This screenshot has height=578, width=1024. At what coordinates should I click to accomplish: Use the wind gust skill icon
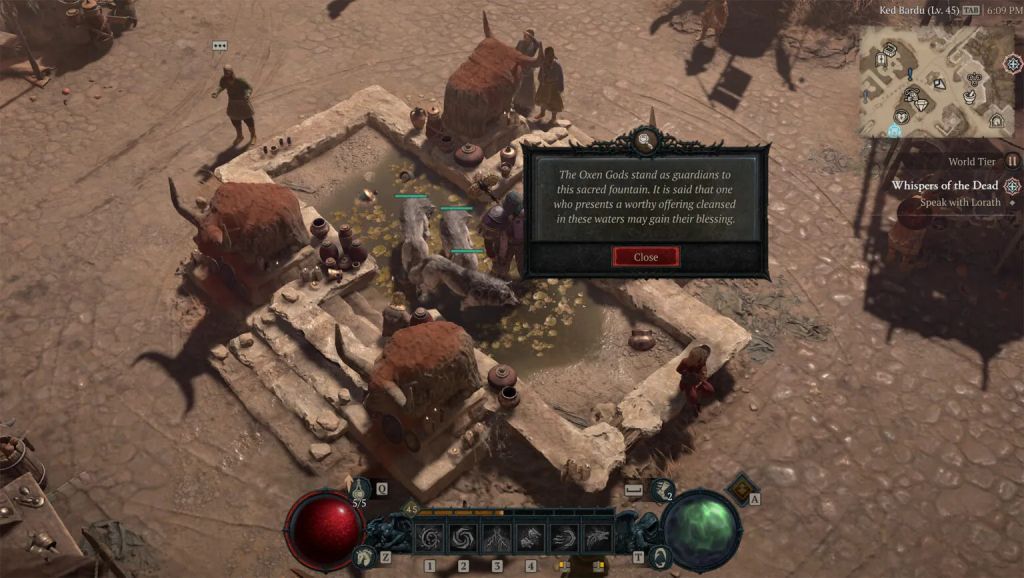(563, 537)
